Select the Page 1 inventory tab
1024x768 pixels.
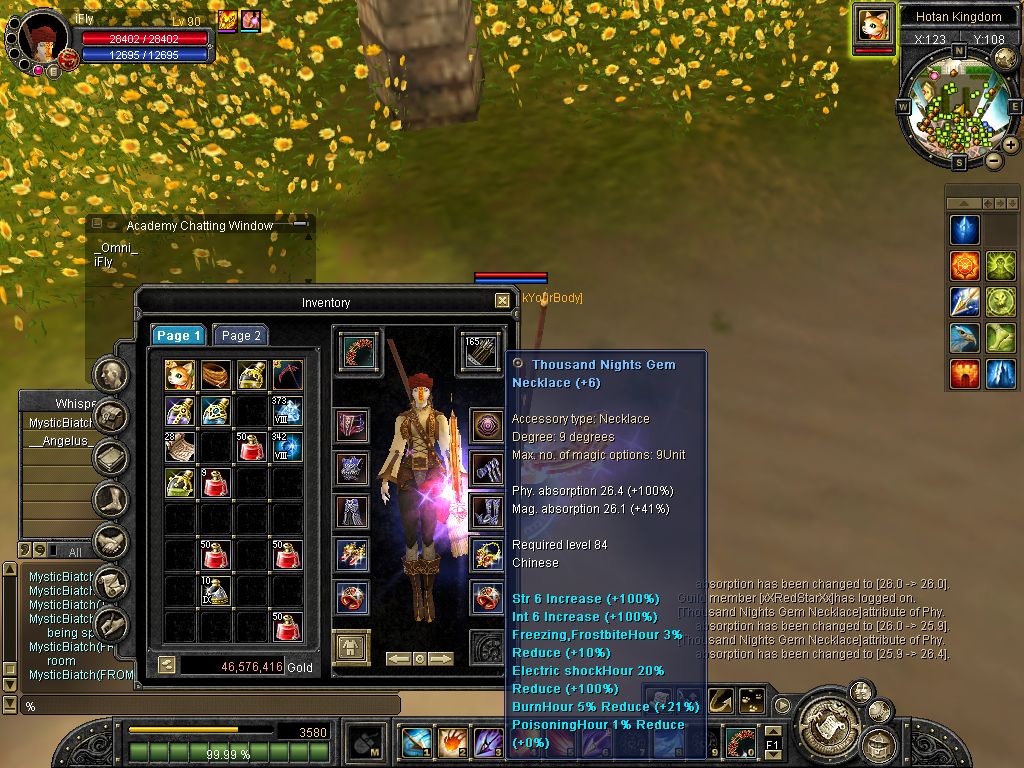178,336
